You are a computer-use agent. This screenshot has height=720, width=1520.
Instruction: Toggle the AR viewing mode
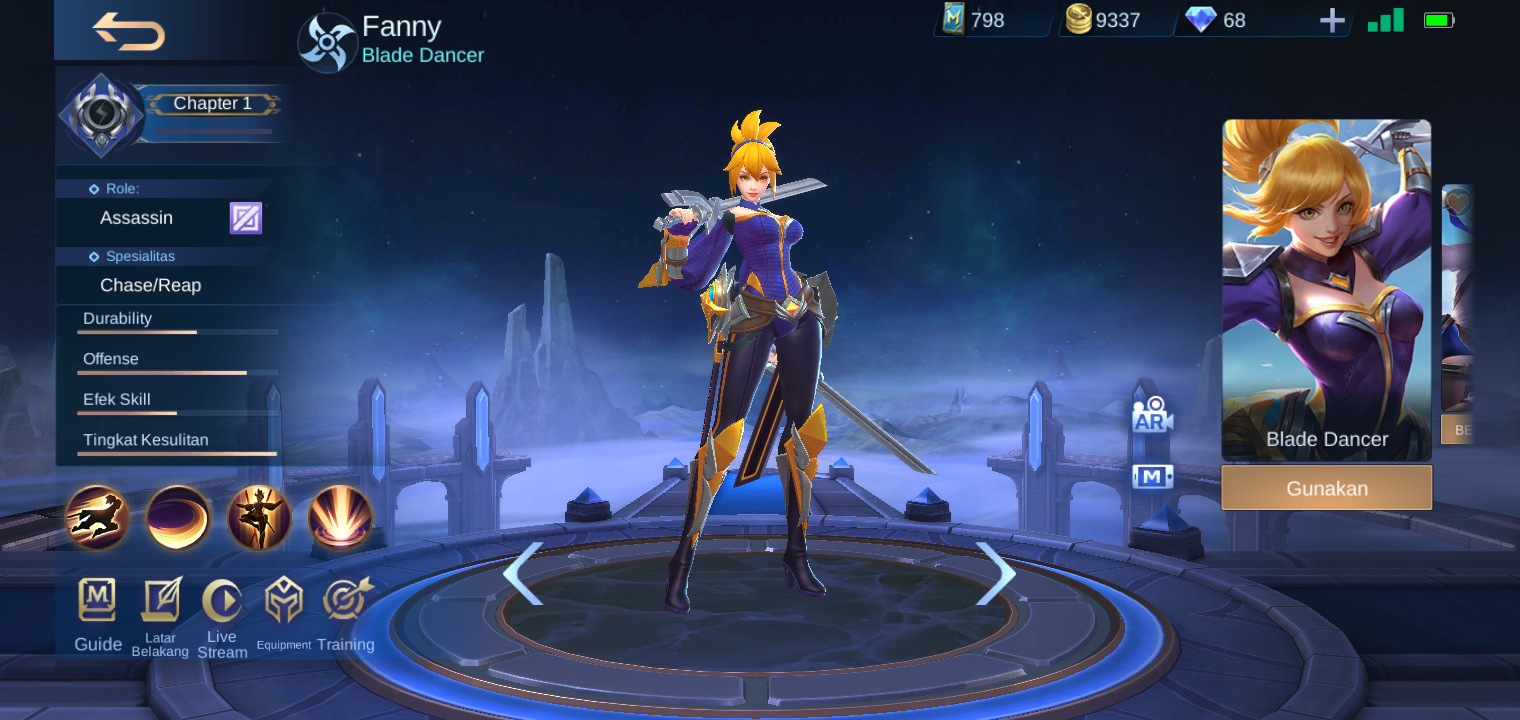(1152, 415)
